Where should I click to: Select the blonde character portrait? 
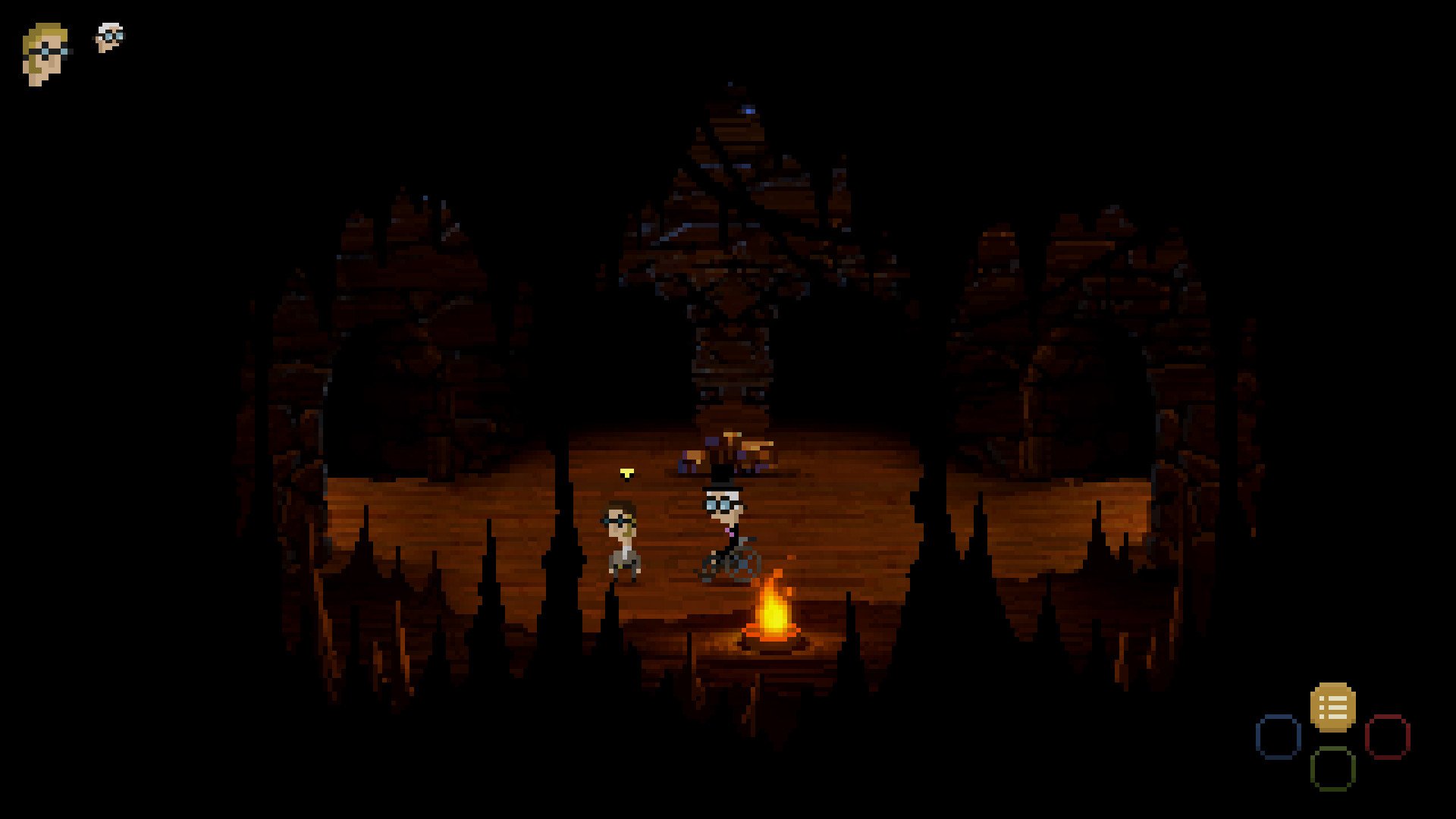point(45,53)
